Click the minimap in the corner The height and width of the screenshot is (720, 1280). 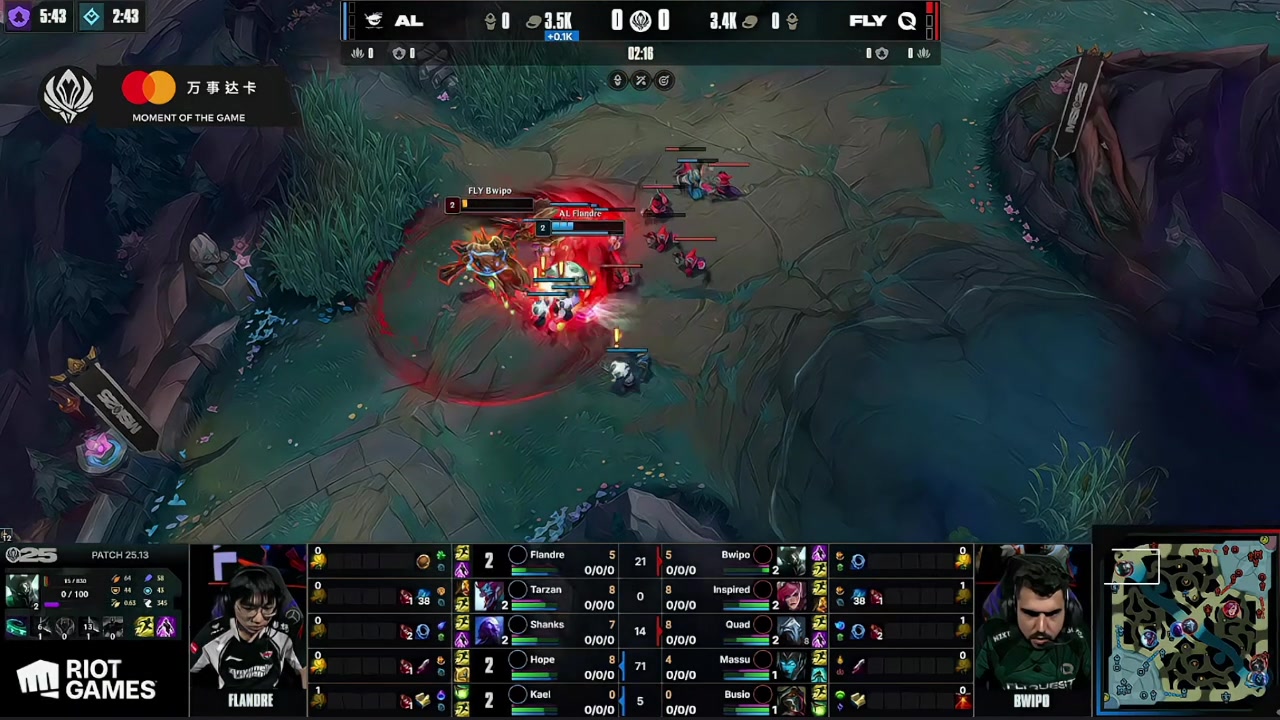(x=1188, y=624)
